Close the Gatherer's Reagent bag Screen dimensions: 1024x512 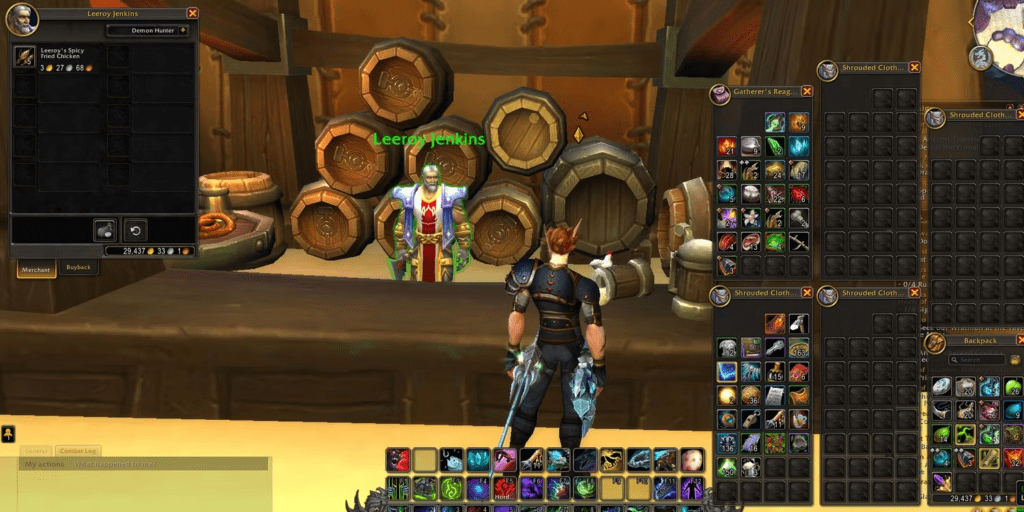coord(807,91)
